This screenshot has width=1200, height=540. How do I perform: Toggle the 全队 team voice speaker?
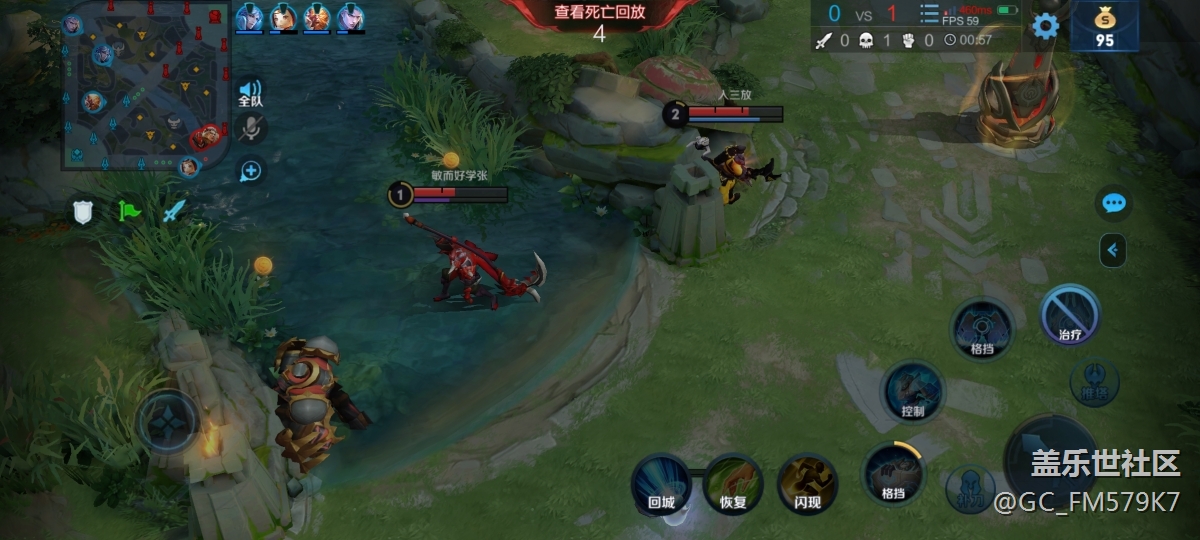pyautogui.click(x=250, y=93)
